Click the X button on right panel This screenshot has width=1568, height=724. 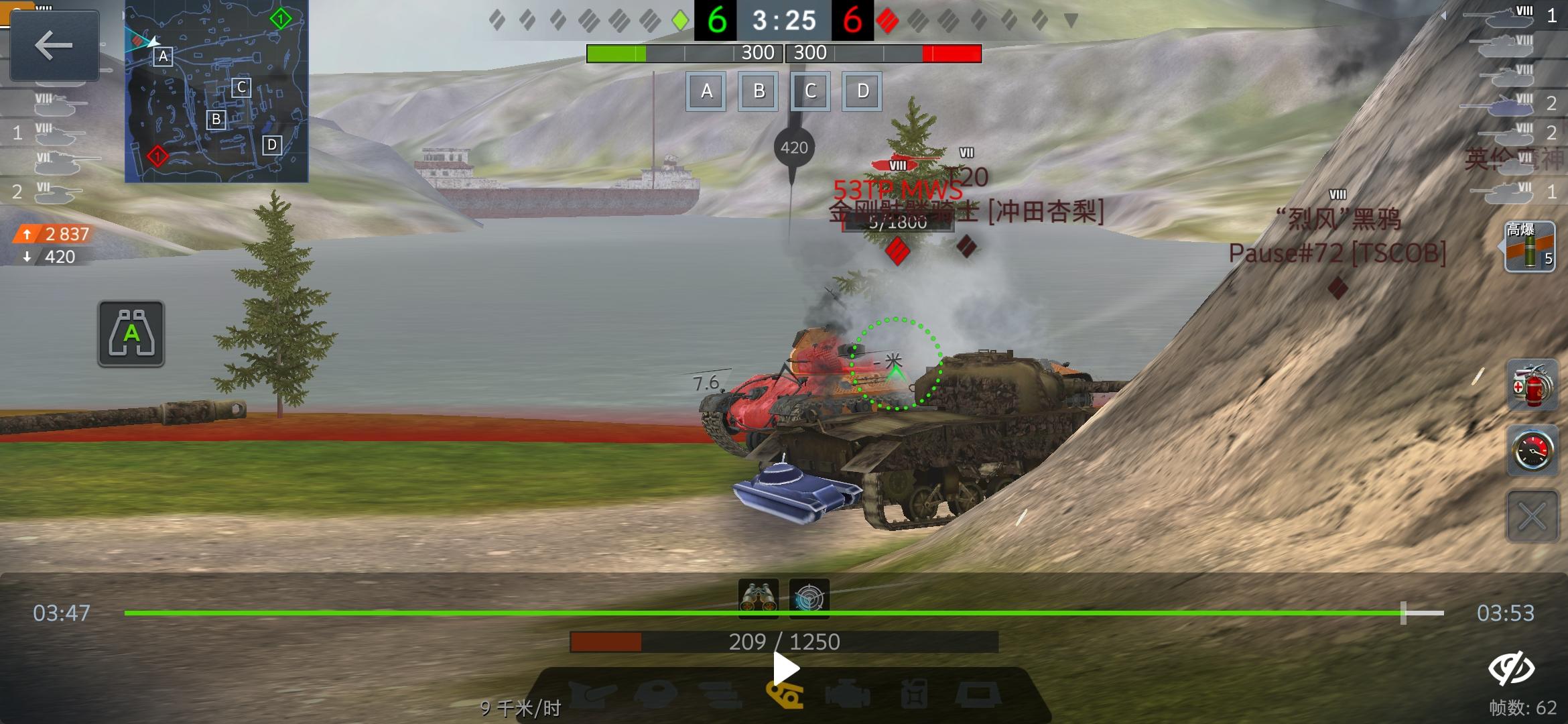click(x=1532, y=516)
